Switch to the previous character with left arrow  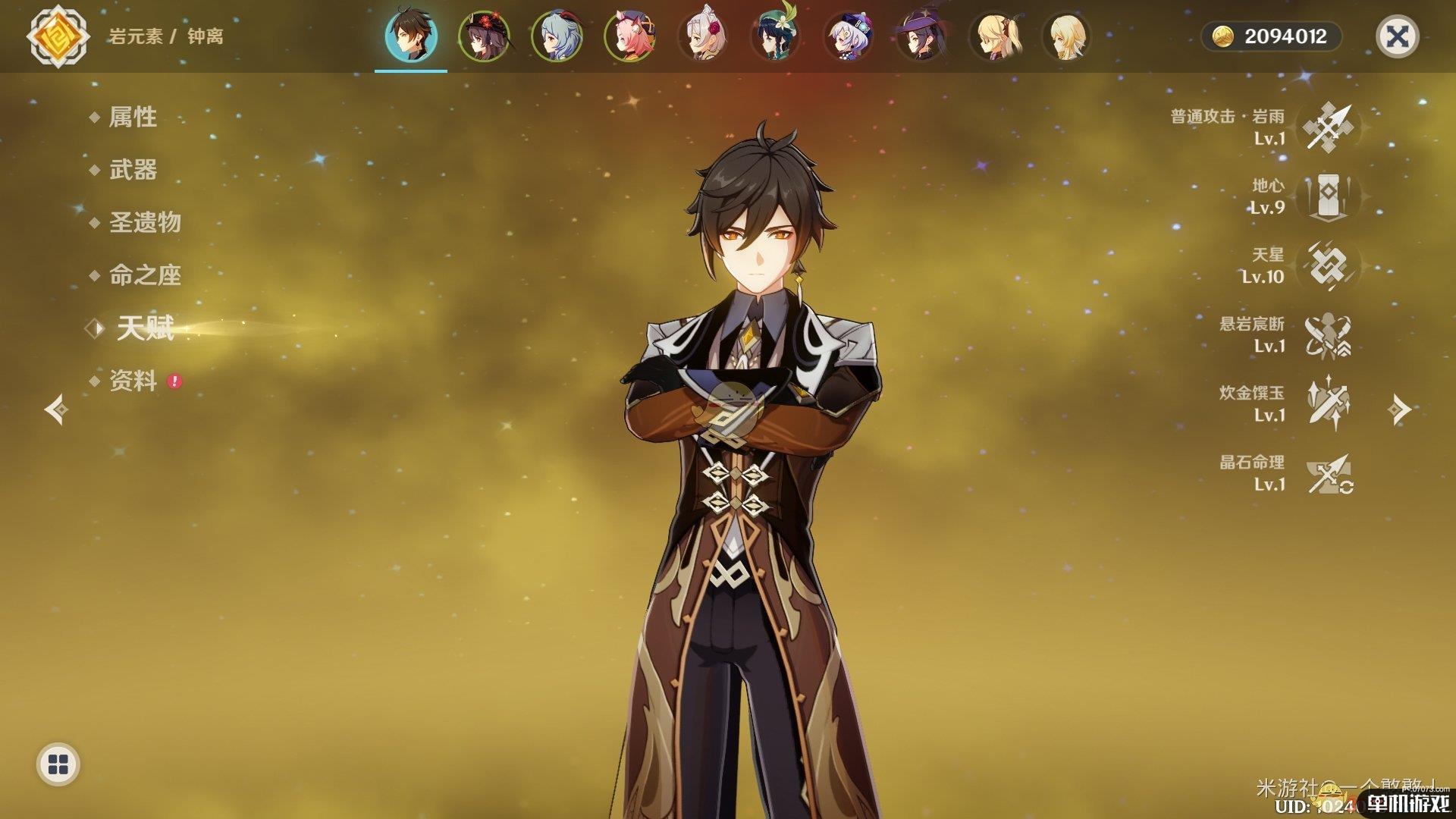56,409
